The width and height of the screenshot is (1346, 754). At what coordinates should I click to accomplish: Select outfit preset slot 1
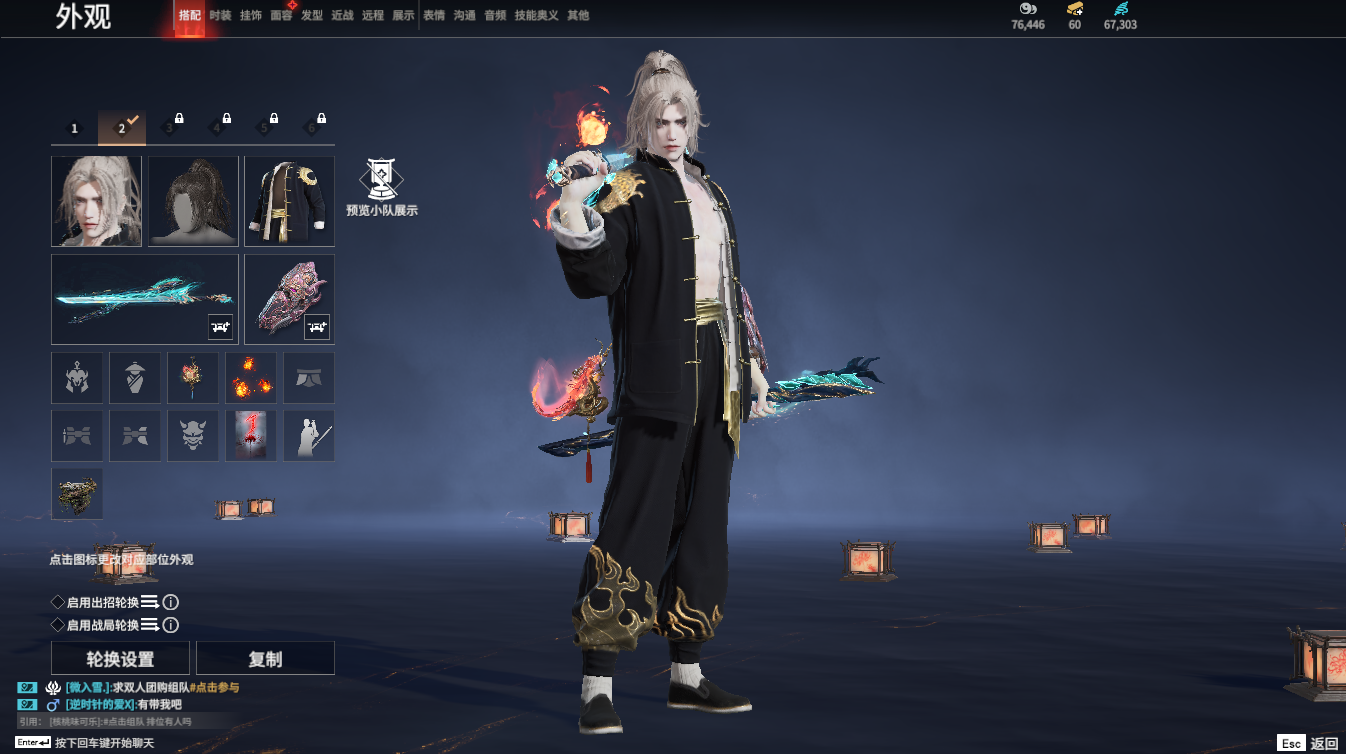[74, 128]
